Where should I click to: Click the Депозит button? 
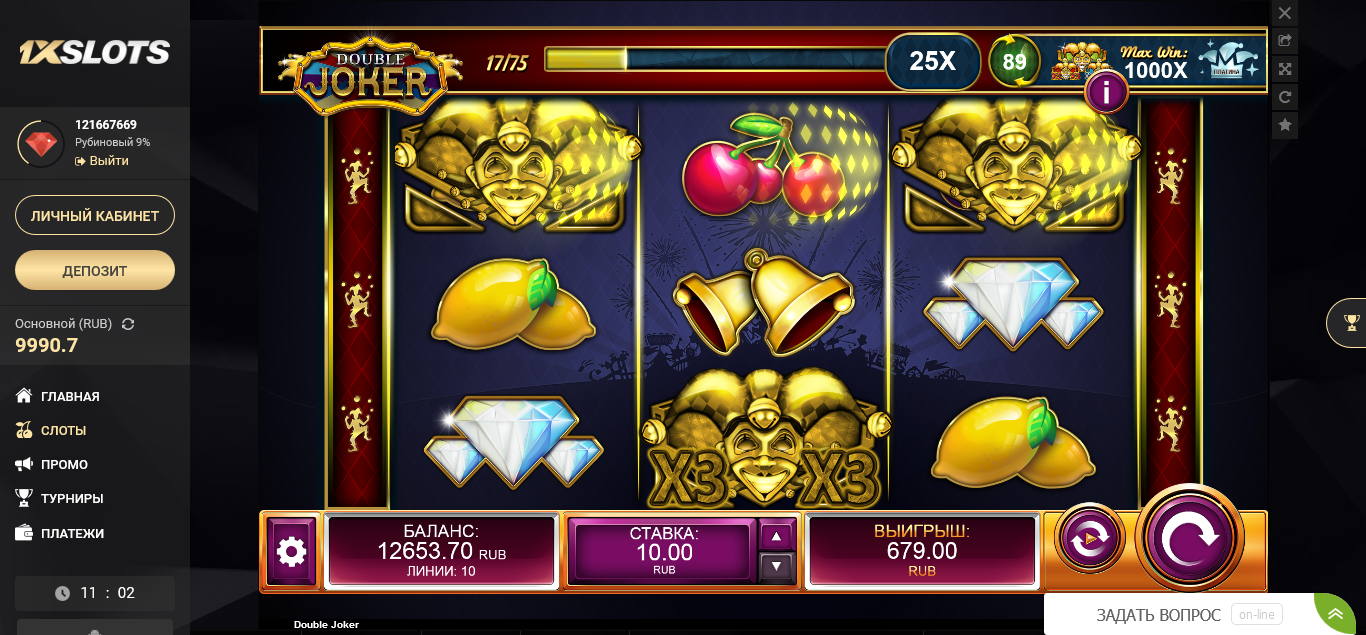coord(95,270)
